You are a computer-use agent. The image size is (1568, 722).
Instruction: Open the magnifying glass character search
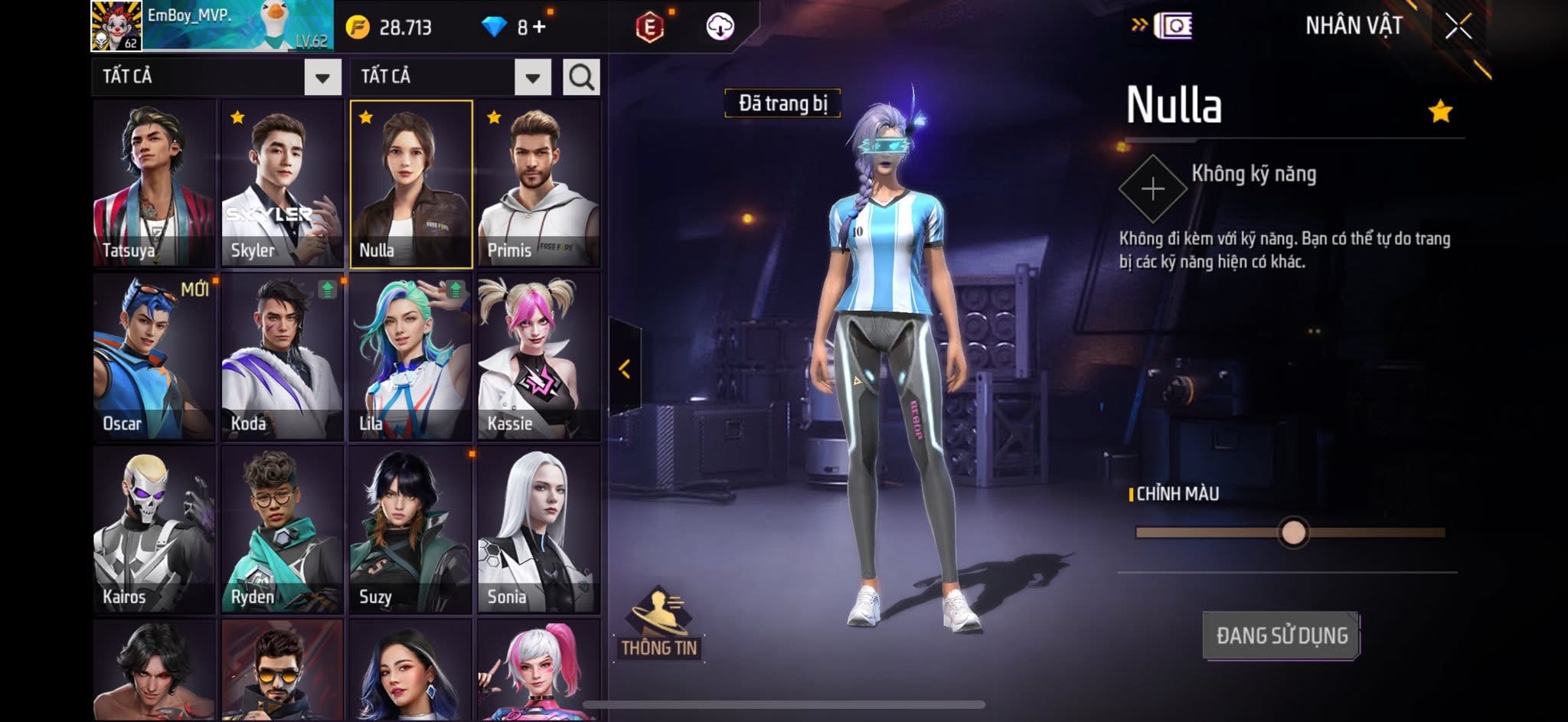(x=581, y=77)
